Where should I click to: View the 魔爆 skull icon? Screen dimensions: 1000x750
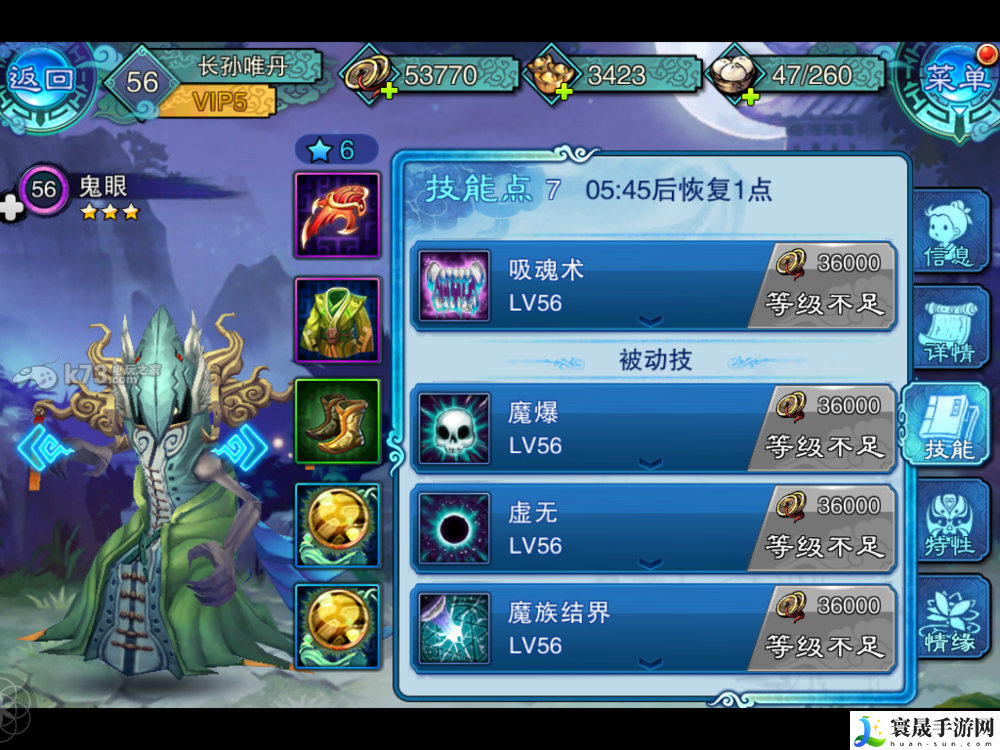tap(454, 428)
